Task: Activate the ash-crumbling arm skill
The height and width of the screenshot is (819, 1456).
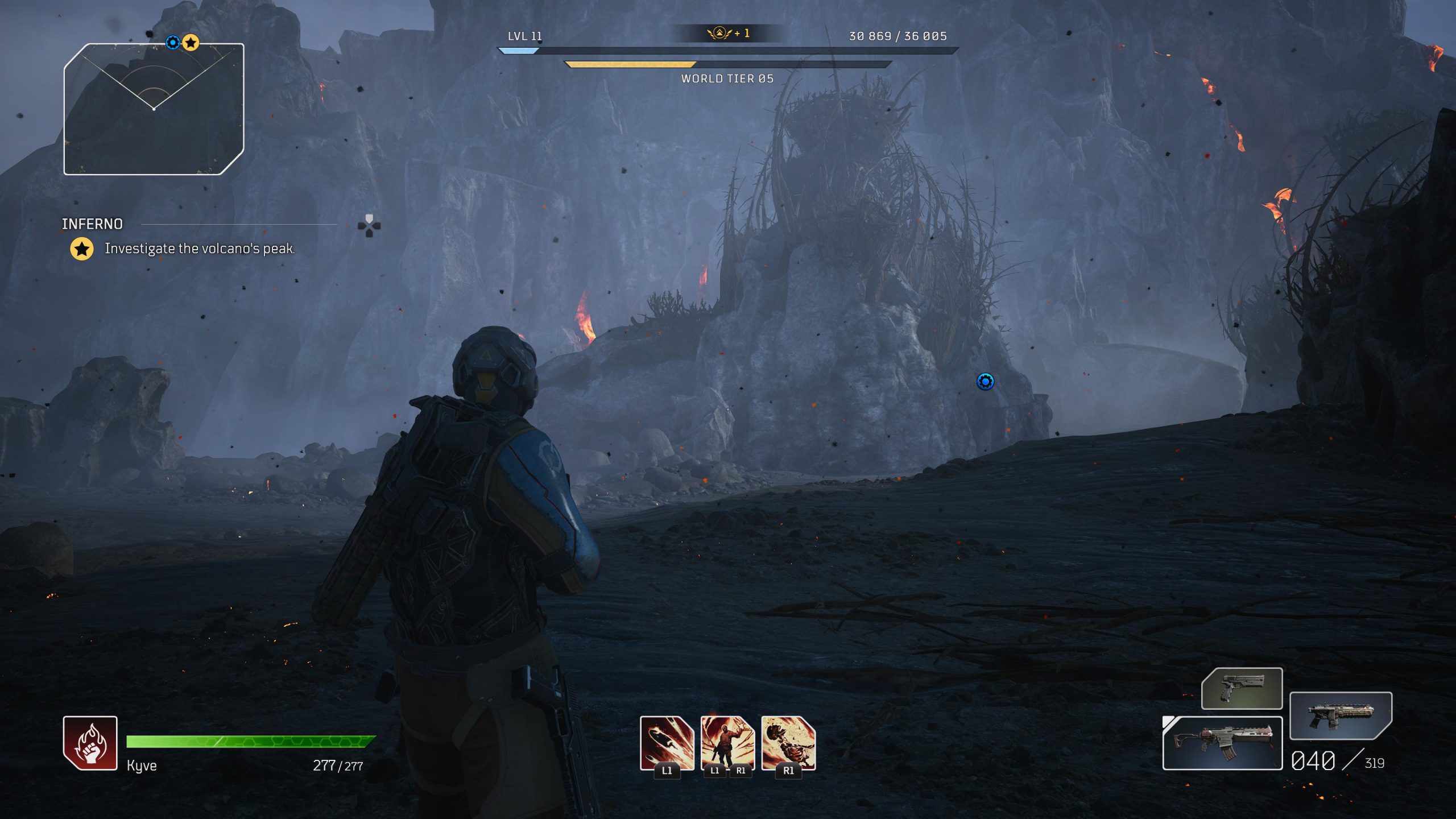Action: [788, 743]
